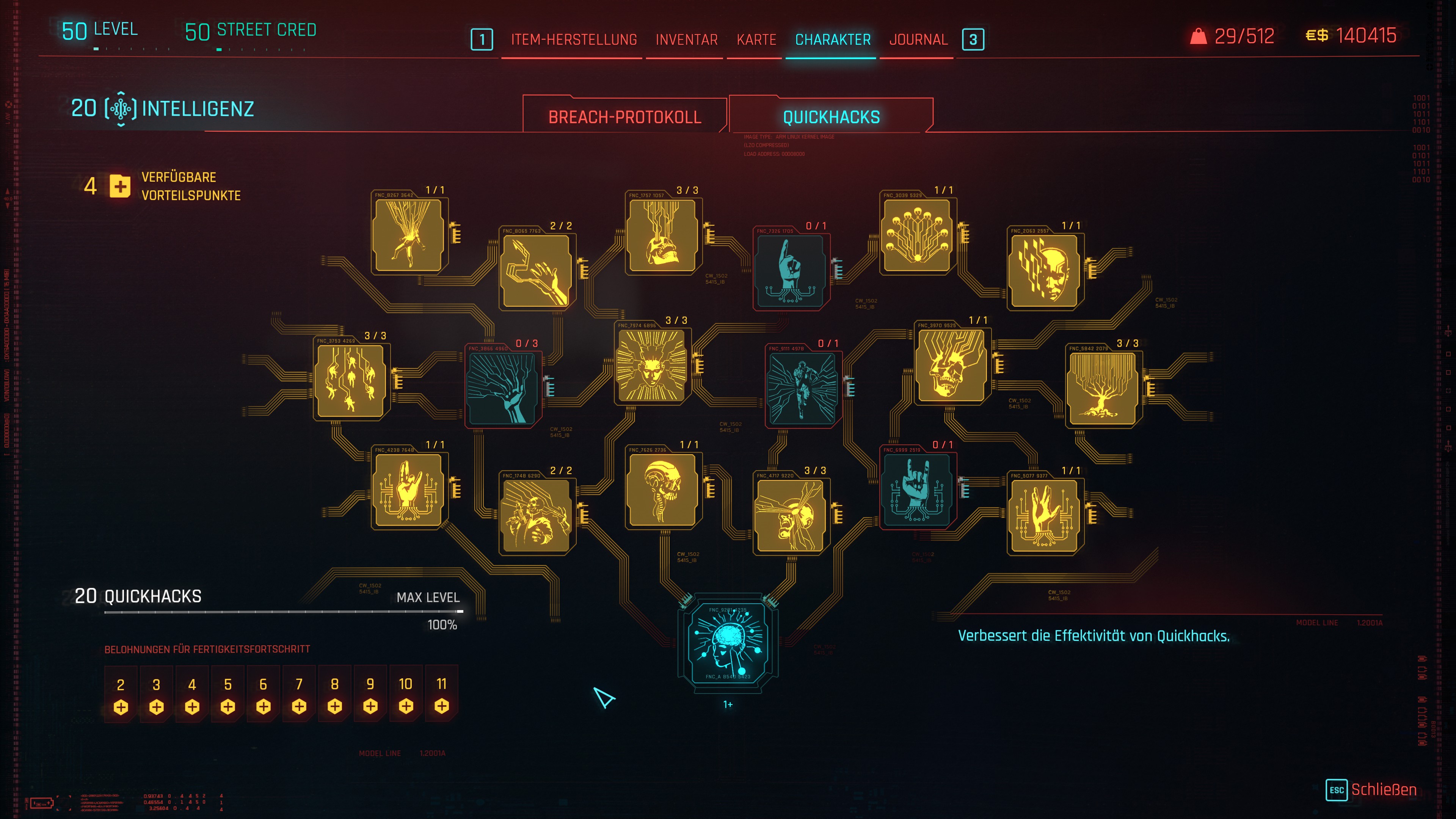Select the central brain perk node

pos(728,643)
